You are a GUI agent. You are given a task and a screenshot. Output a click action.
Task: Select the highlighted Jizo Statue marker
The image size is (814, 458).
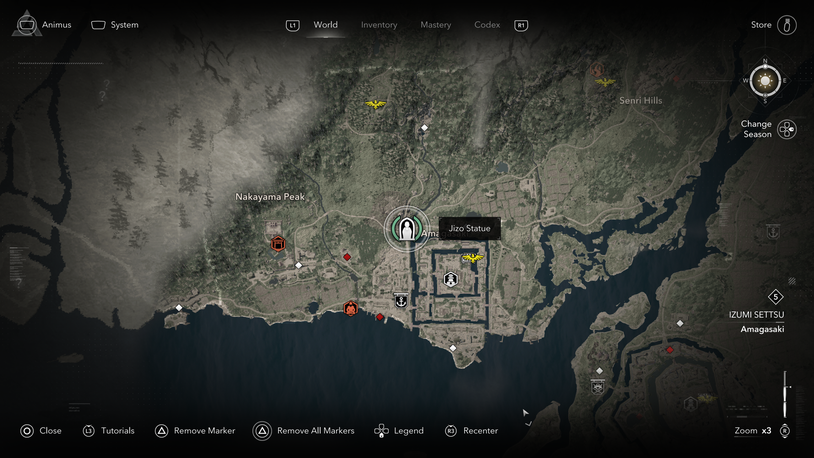[x=406, y=229]
